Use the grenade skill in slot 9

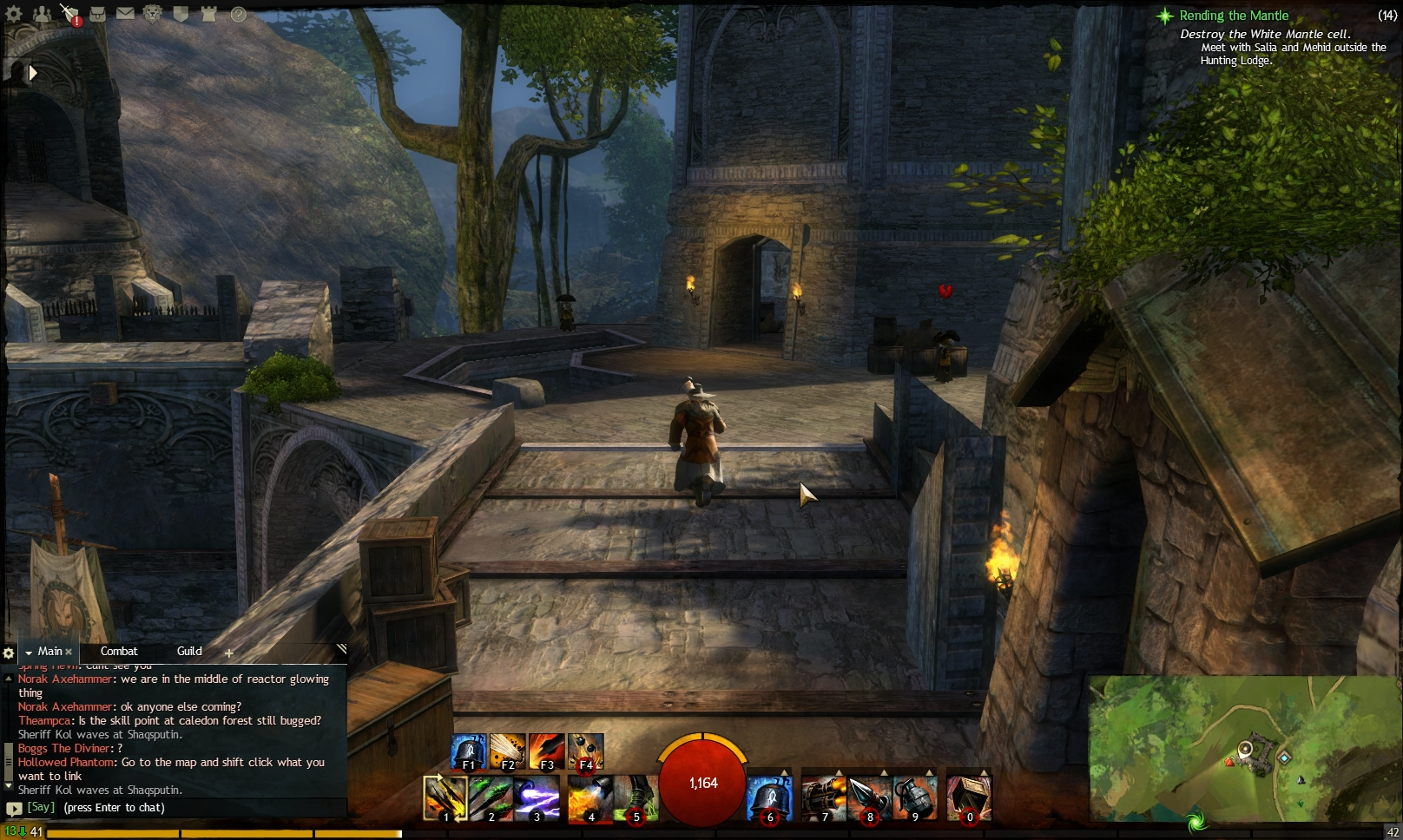coord(916,797)
